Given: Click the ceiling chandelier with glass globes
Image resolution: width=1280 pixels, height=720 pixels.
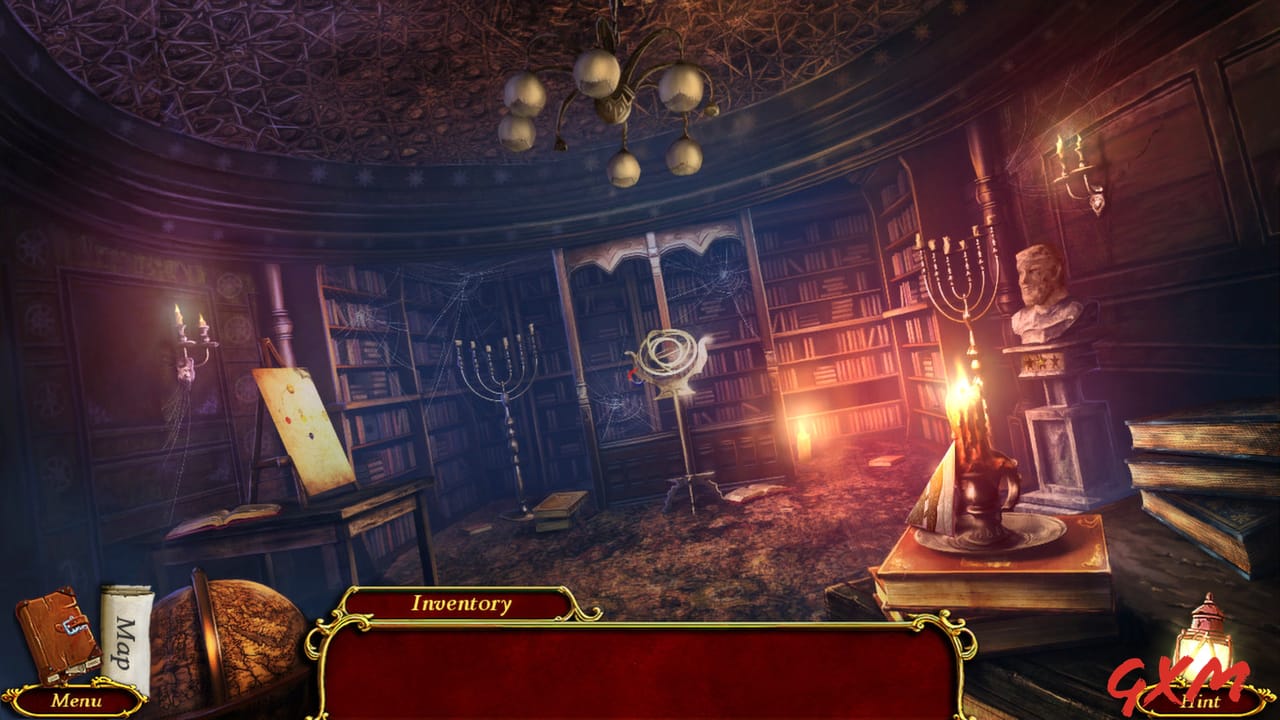Looking at the screenshot, I should tap(615, 100).
